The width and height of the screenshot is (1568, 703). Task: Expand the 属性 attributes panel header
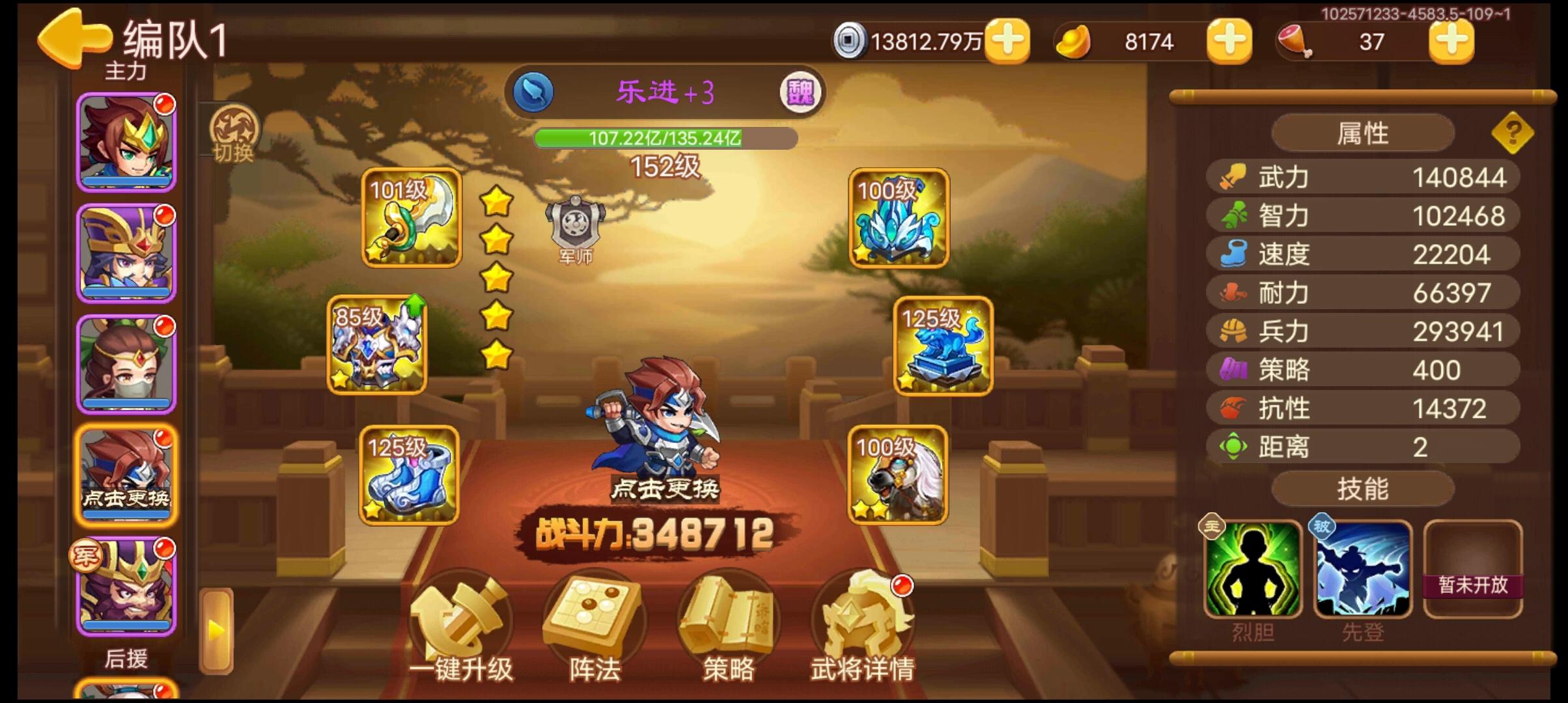pos(1364,133)
